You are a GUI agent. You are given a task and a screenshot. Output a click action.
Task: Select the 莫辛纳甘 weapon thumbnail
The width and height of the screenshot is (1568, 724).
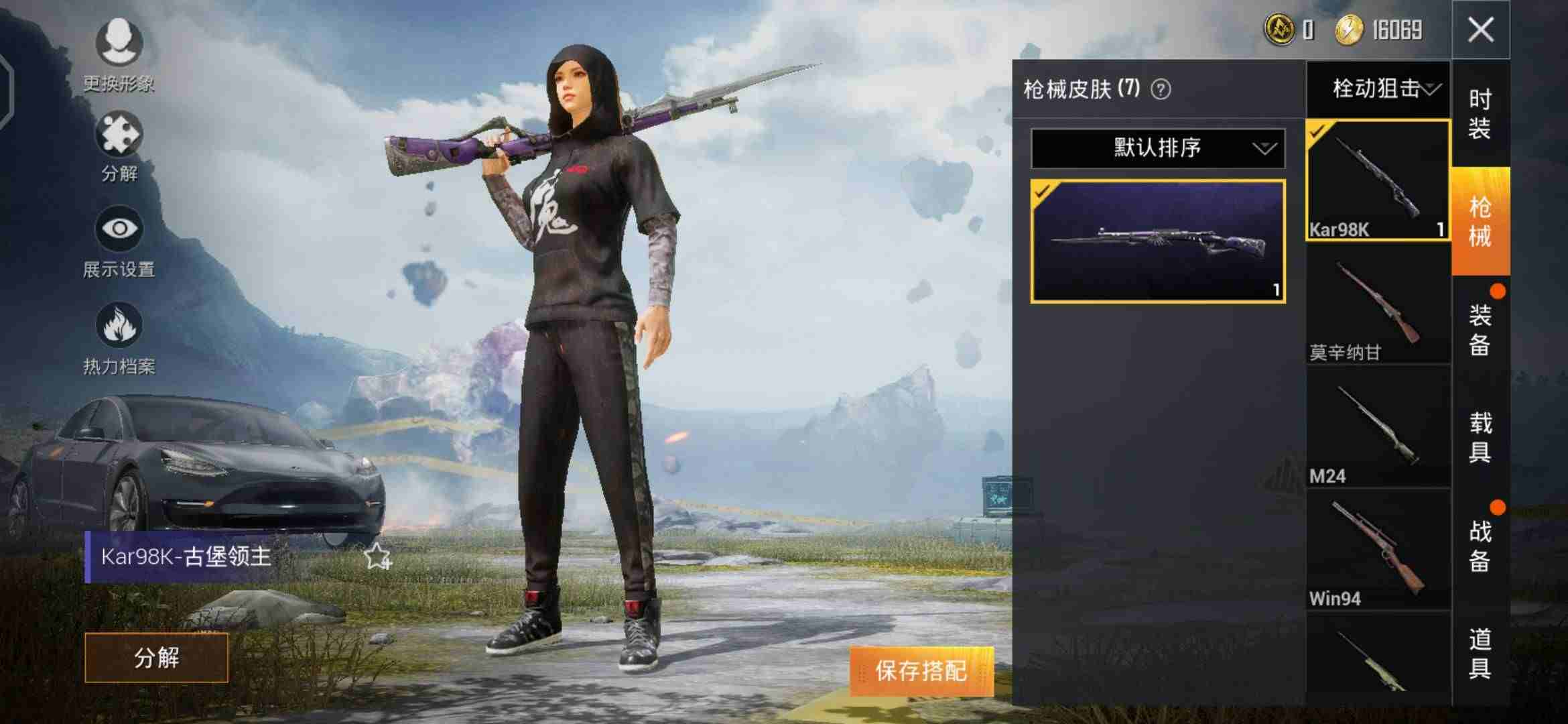1376,302
